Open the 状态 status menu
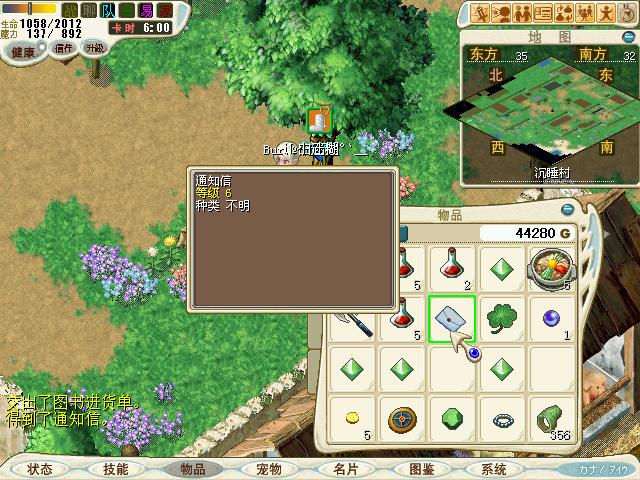 tap(40, 468)
